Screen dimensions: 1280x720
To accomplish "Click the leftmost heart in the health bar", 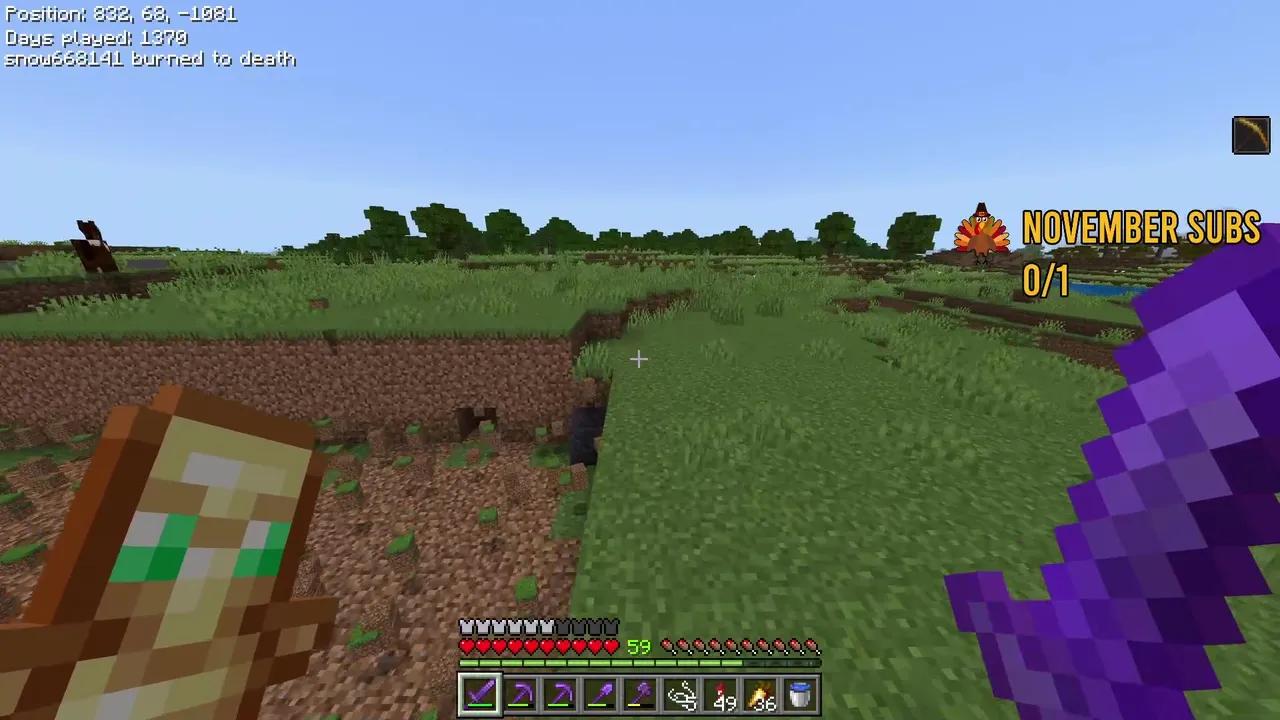I will pos(466,646).
